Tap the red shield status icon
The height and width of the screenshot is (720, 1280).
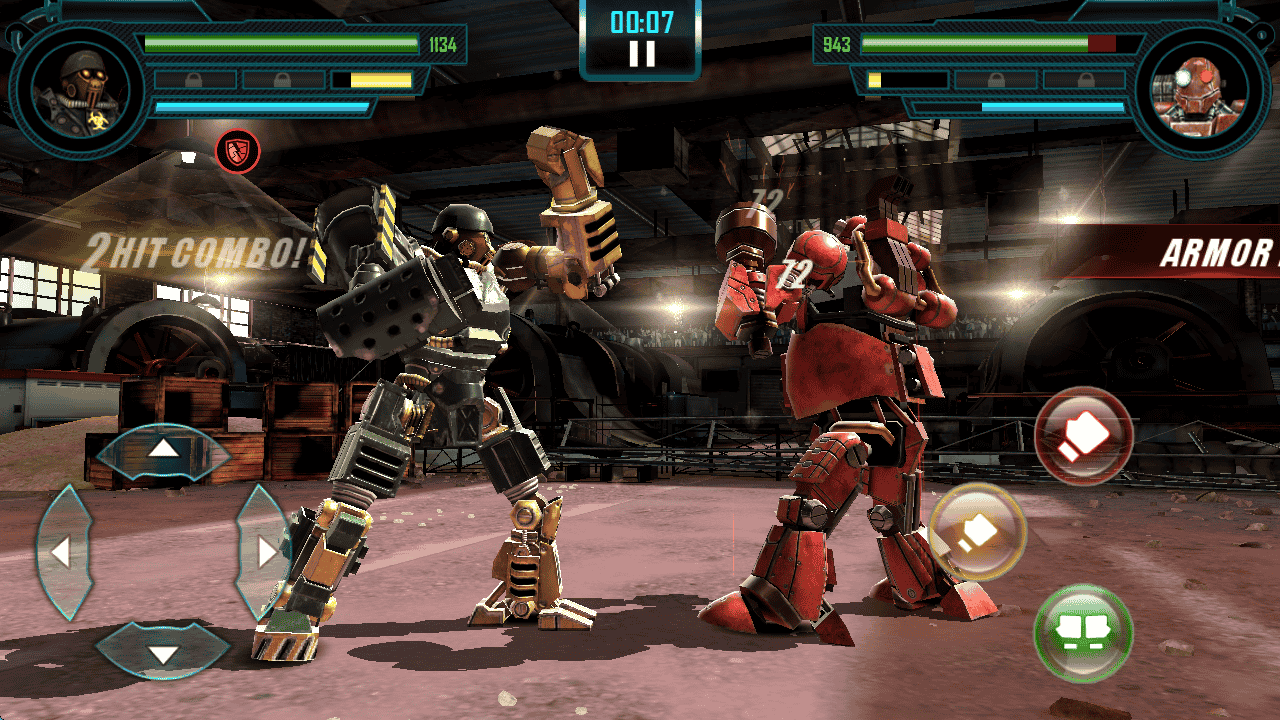238,151
